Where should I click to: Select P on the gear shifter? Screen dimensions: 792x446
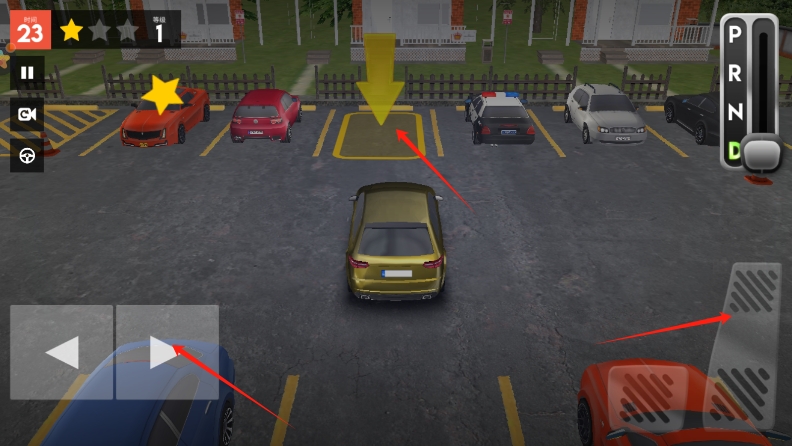pyautogui.click(x=735, y=35)
